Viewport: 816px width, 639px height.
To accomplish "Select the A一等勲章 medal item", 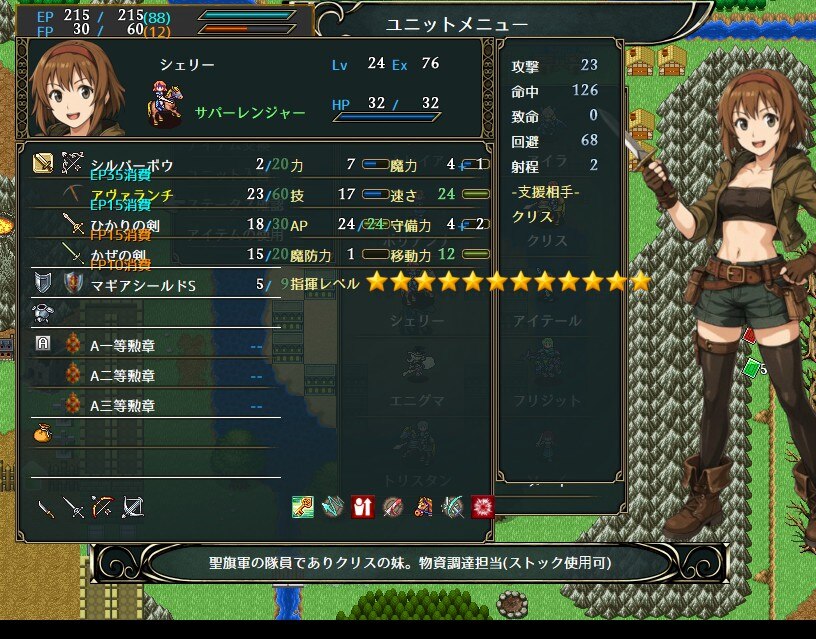I will tap(122, 346).
